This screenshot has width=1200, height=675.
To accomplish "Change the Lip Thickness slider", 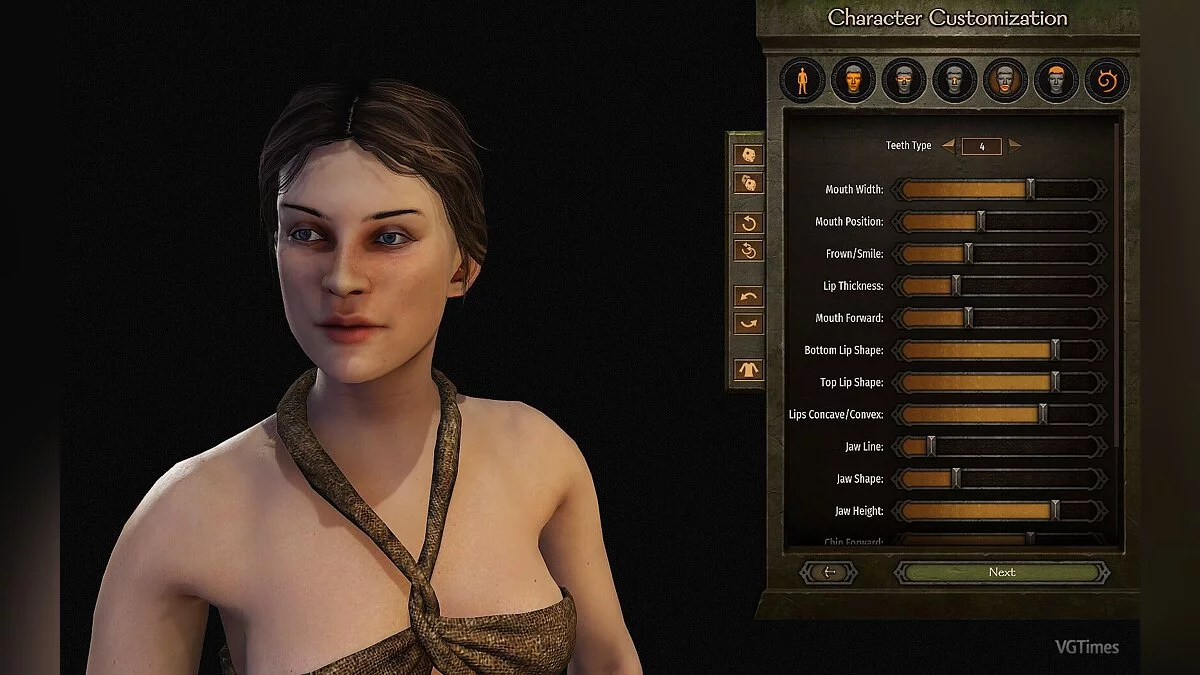I will coord(956,286).
